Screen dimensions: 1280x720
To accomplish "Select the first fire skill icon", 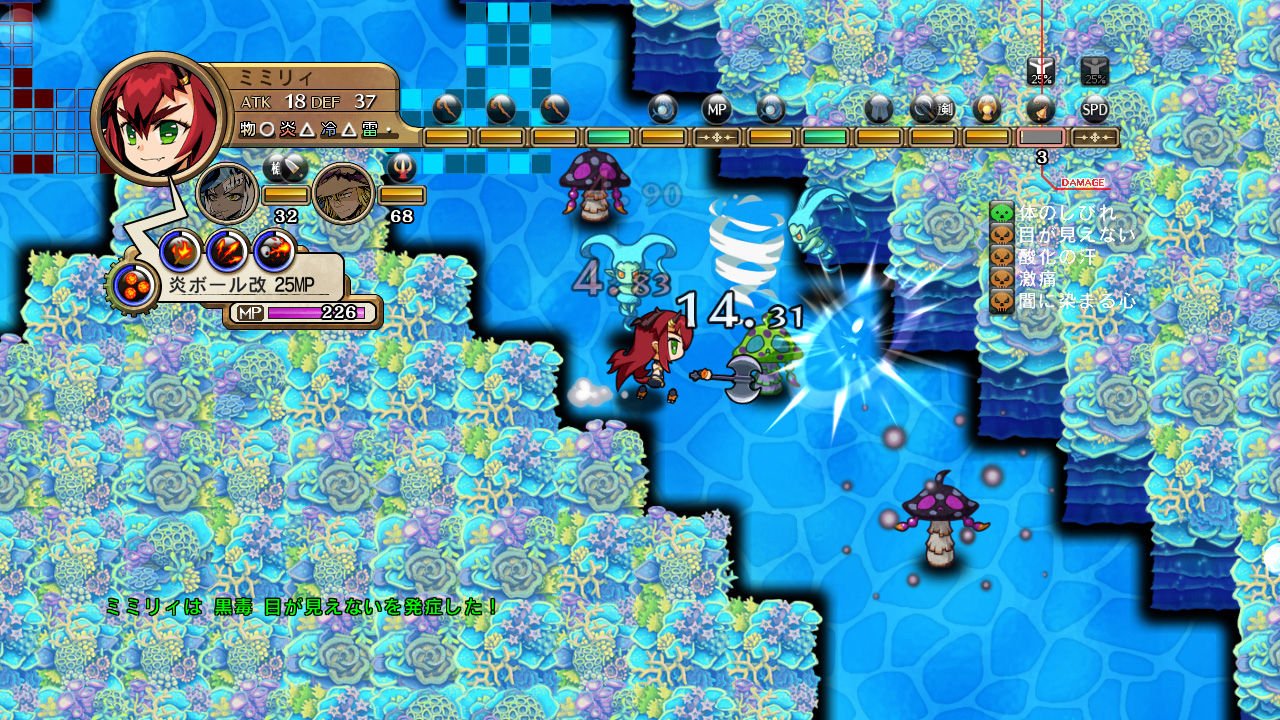I will tap(180, 250).
